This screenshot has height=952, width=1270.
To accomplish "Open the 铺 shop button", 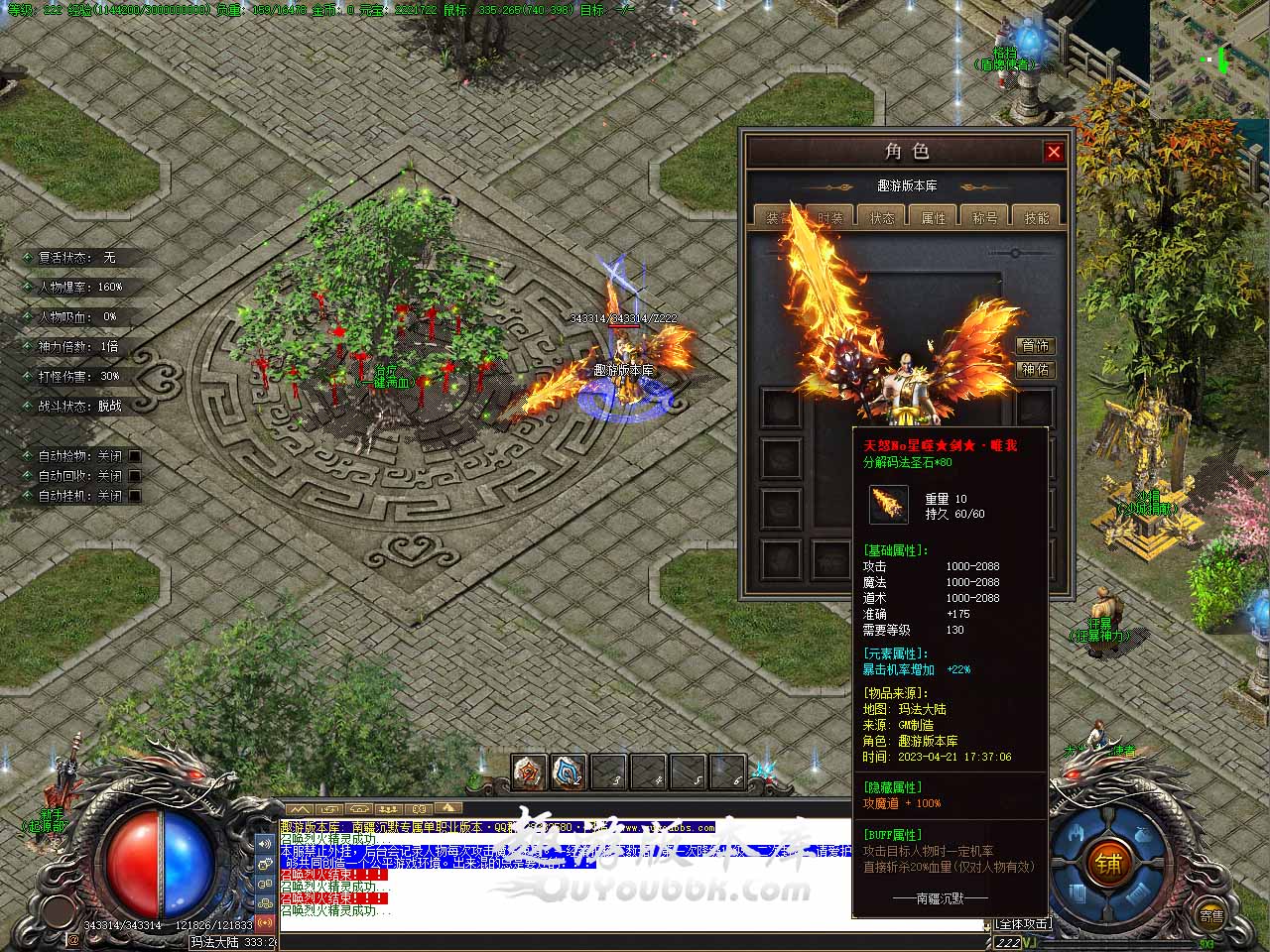I will 1108,864.
